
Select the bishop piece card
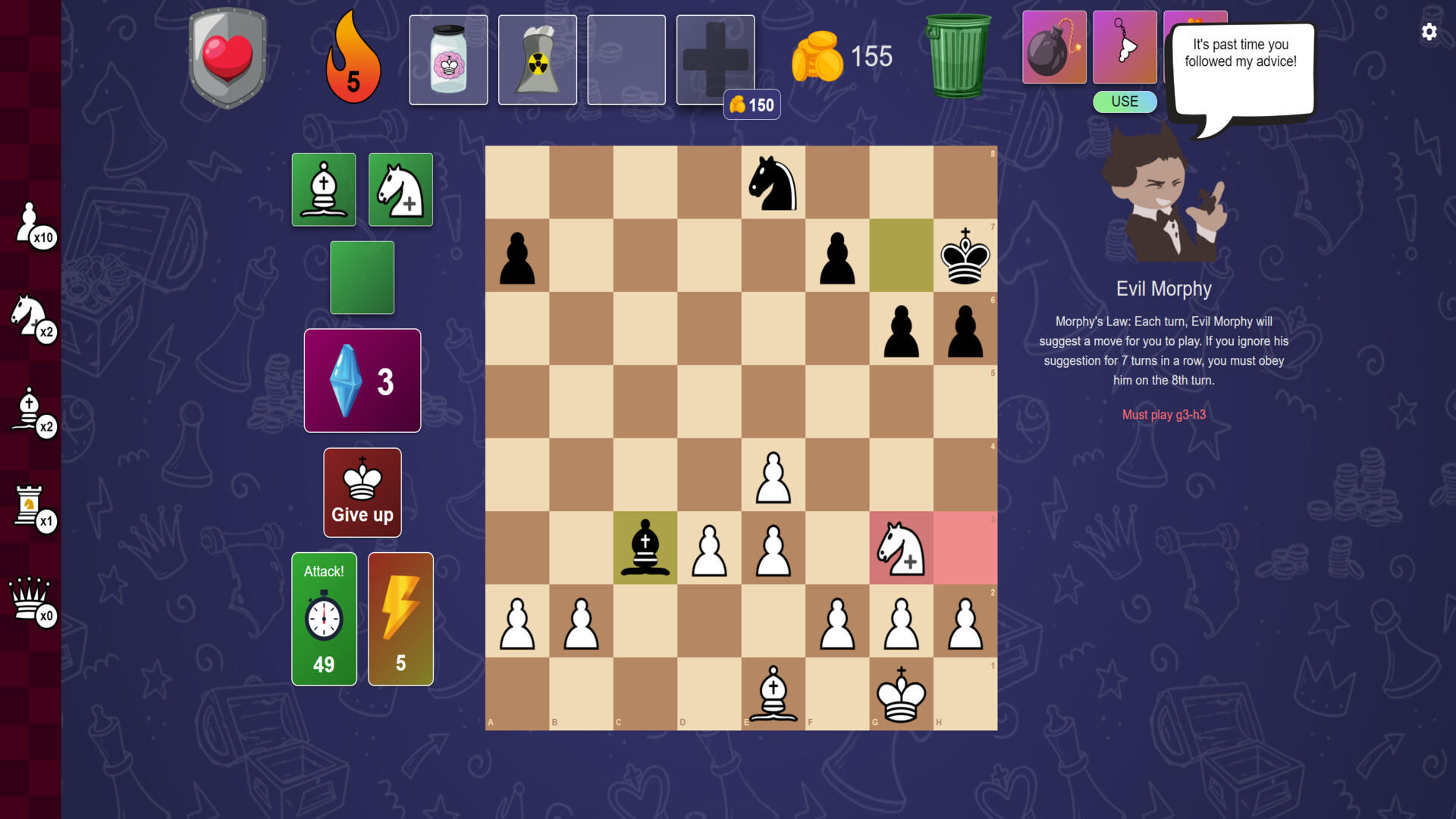point(323,189)
